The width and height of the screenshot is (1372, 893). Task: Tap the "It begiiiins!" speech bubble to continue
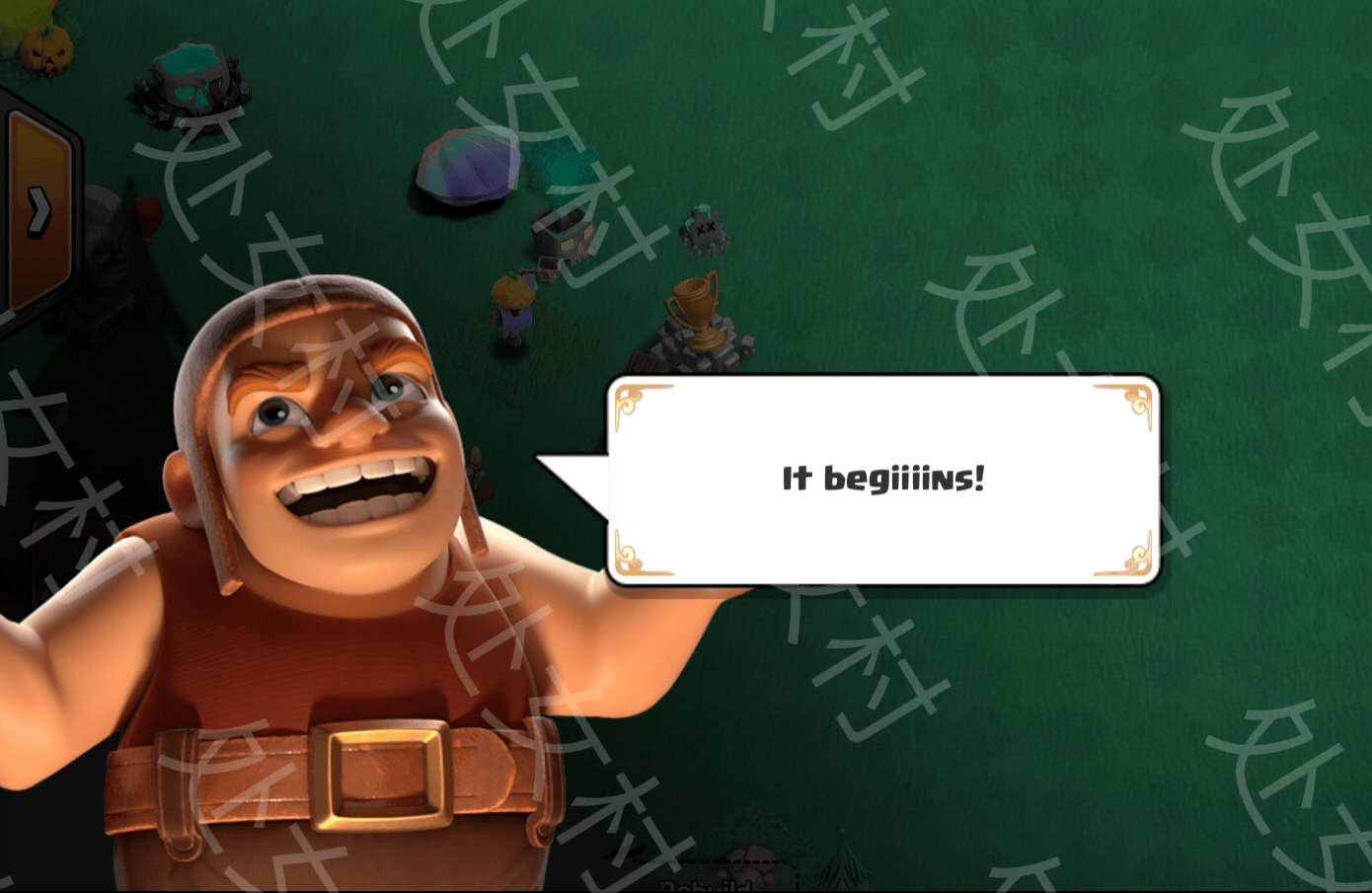coord(882,480)
